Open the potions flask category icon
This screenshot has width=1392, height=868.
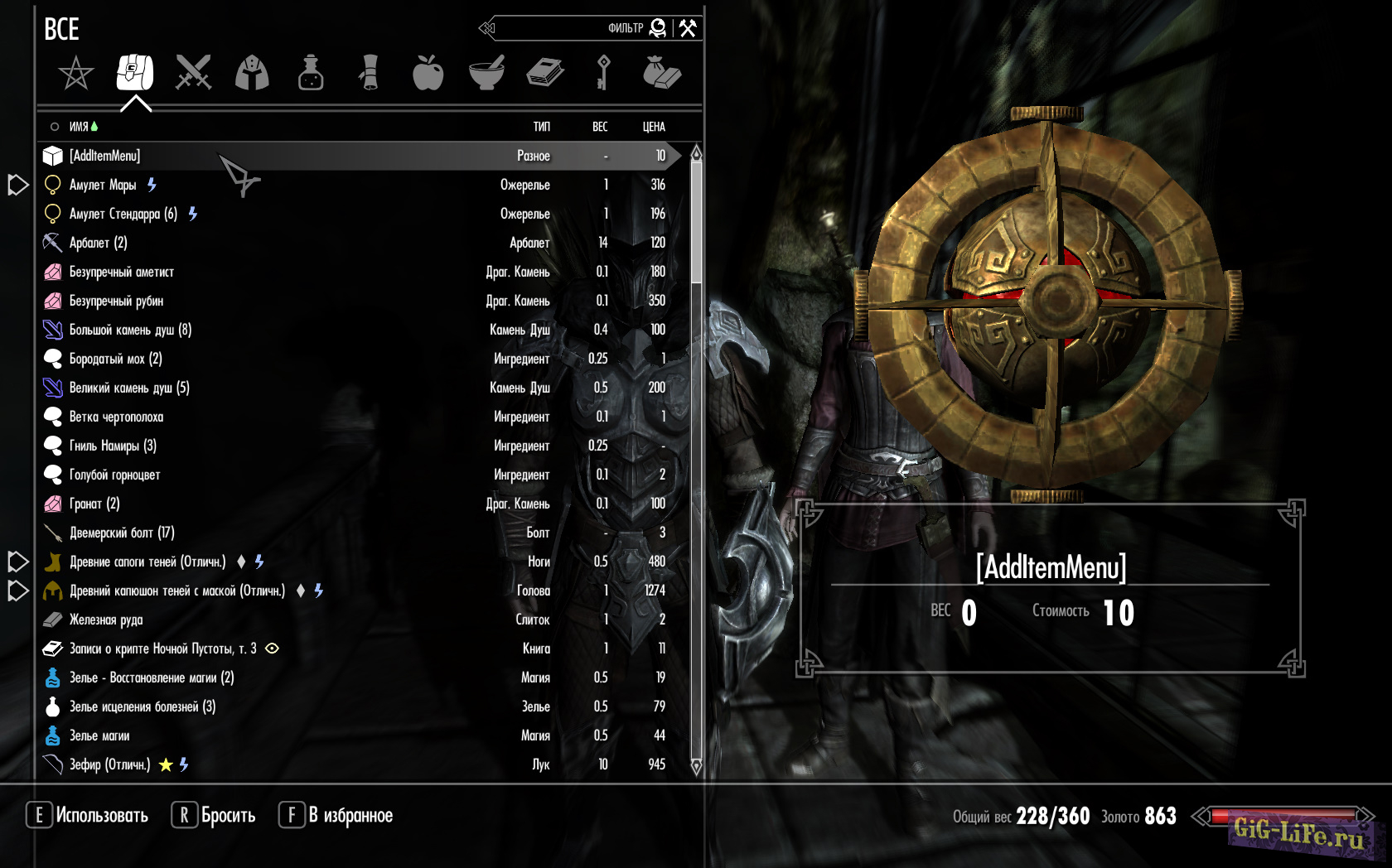pyautogui.click(x=311, y=74)
